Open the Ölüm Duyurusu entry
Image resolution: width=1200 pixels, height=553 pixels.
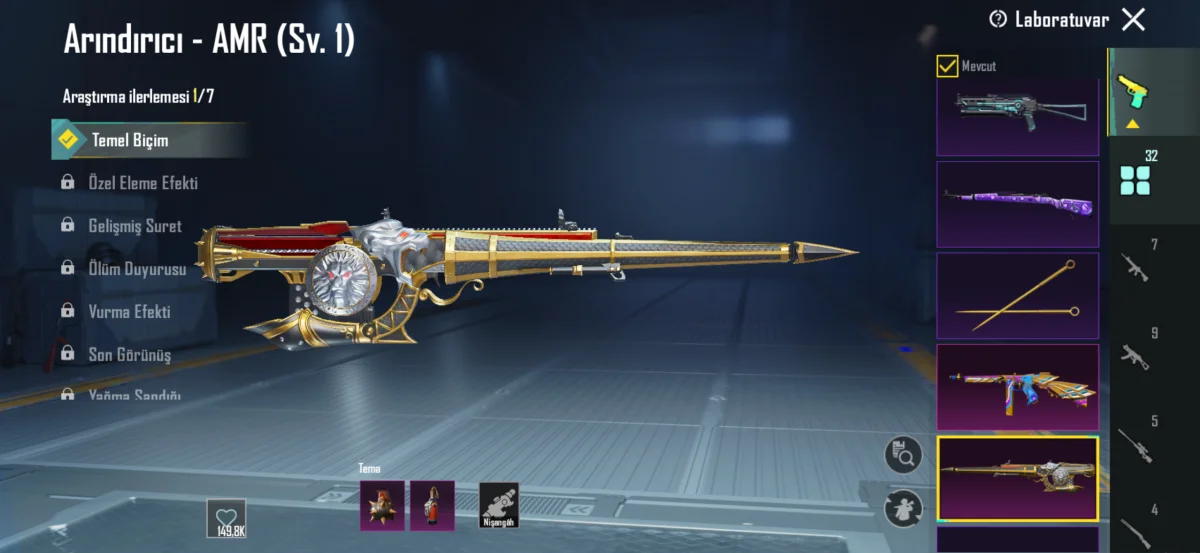click(136, 268)
